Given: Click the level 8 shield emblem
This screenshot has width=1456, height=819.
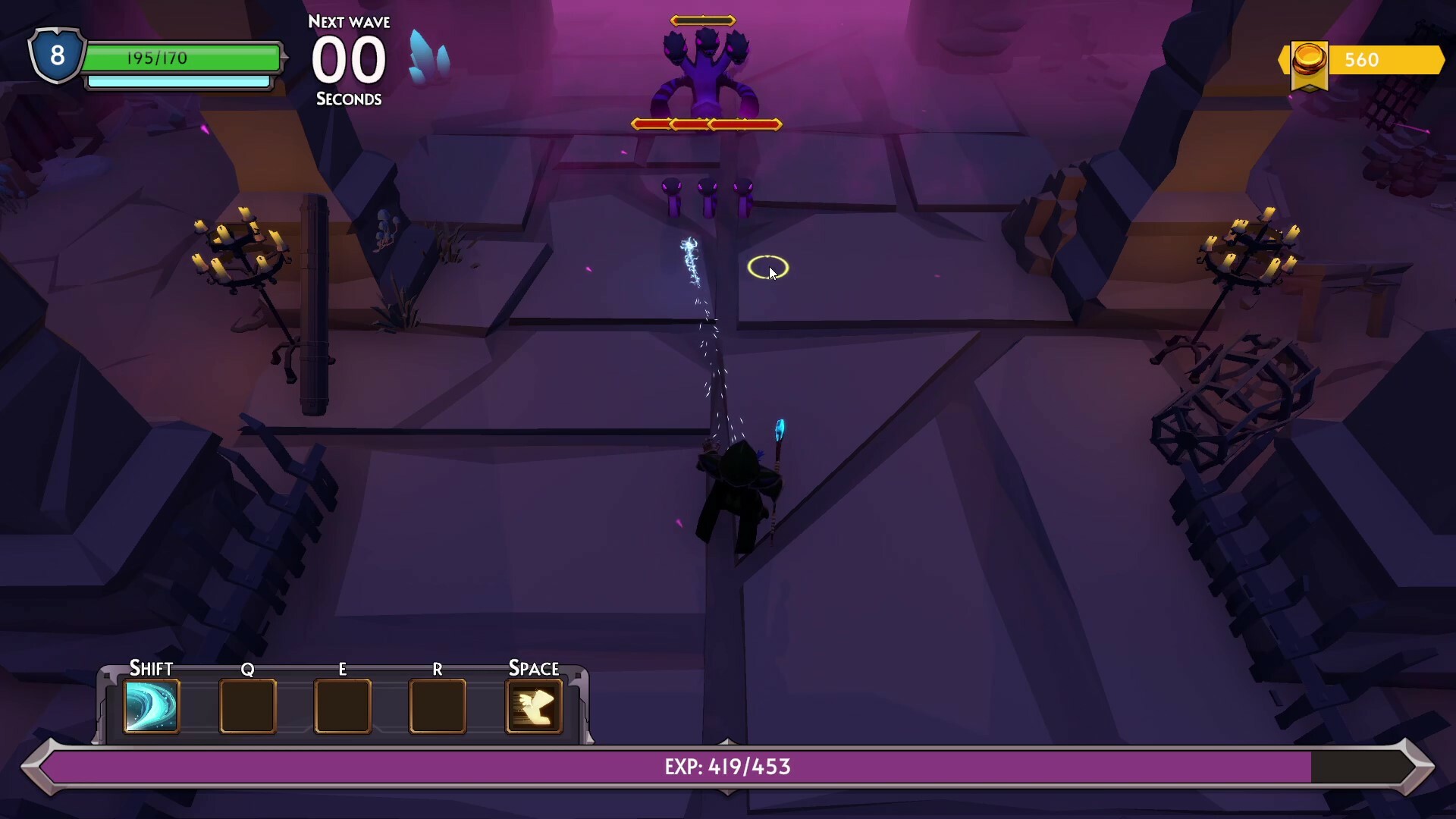Looking at the screenshot, I should coord(55,55).
